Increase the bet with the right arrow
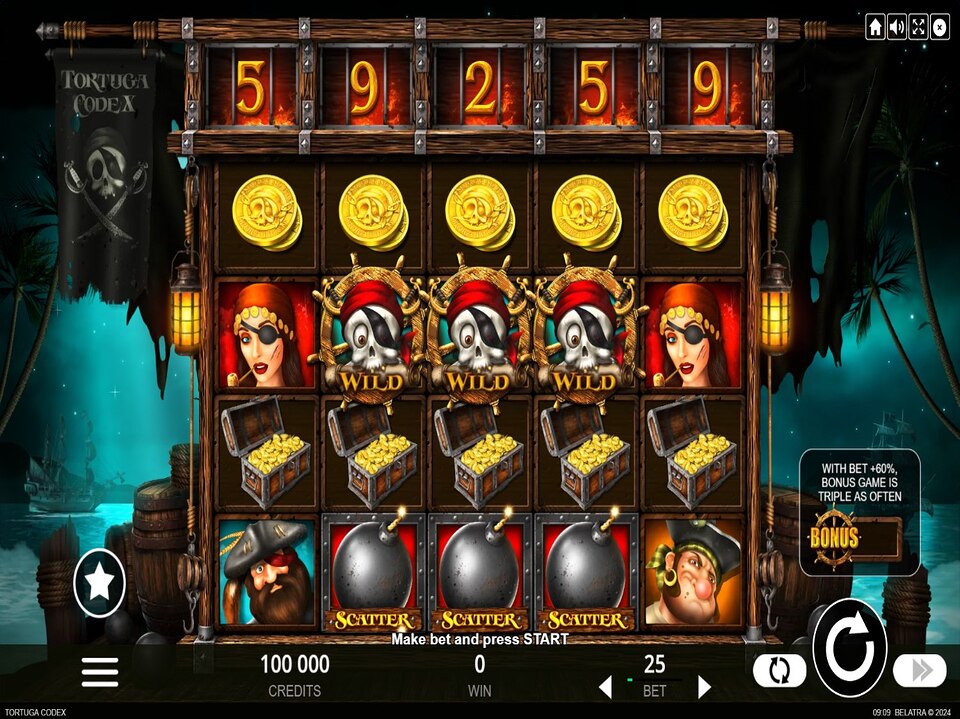960x719 pixels. click(x=704, y=687)
